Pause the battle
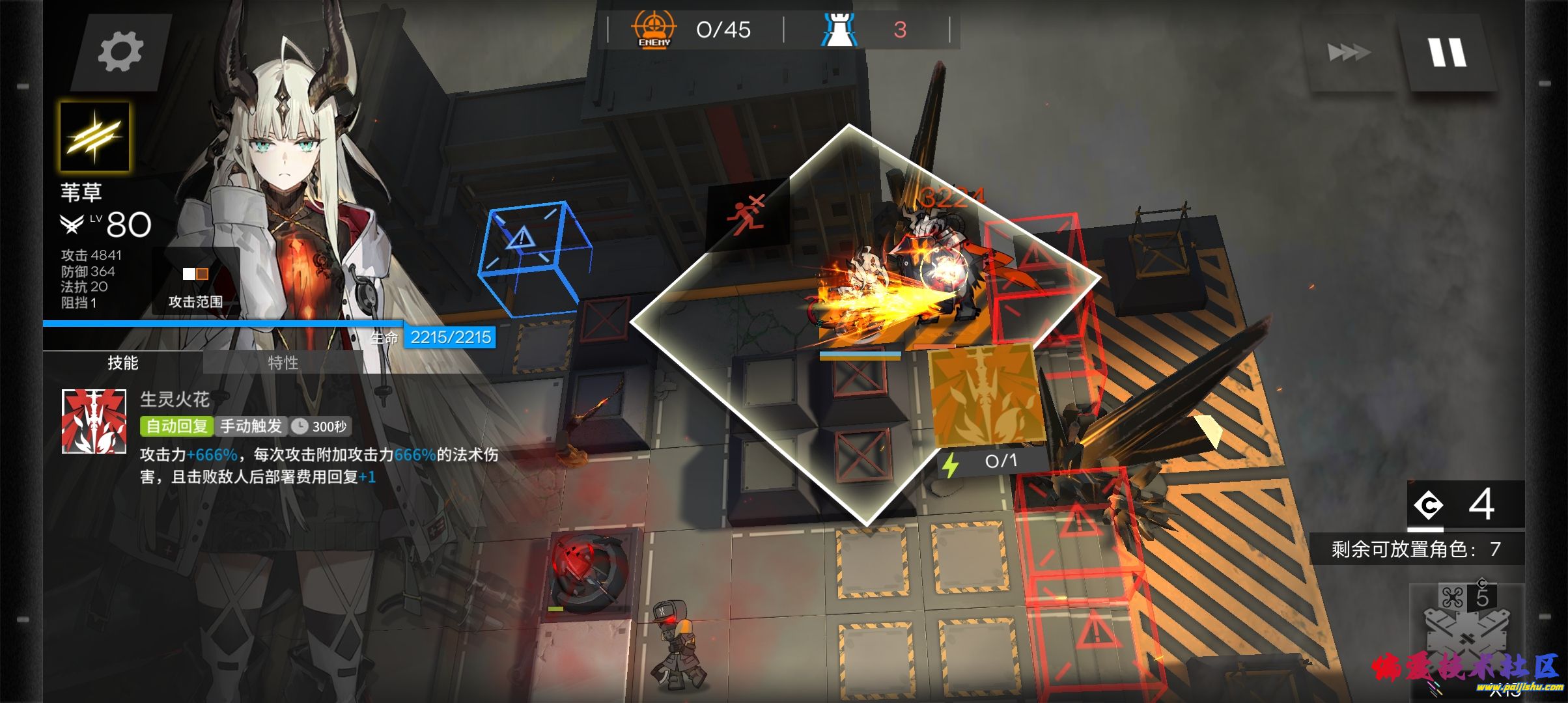The width and height of the screenshot is (1568, 703). (x=1448, y=52)
